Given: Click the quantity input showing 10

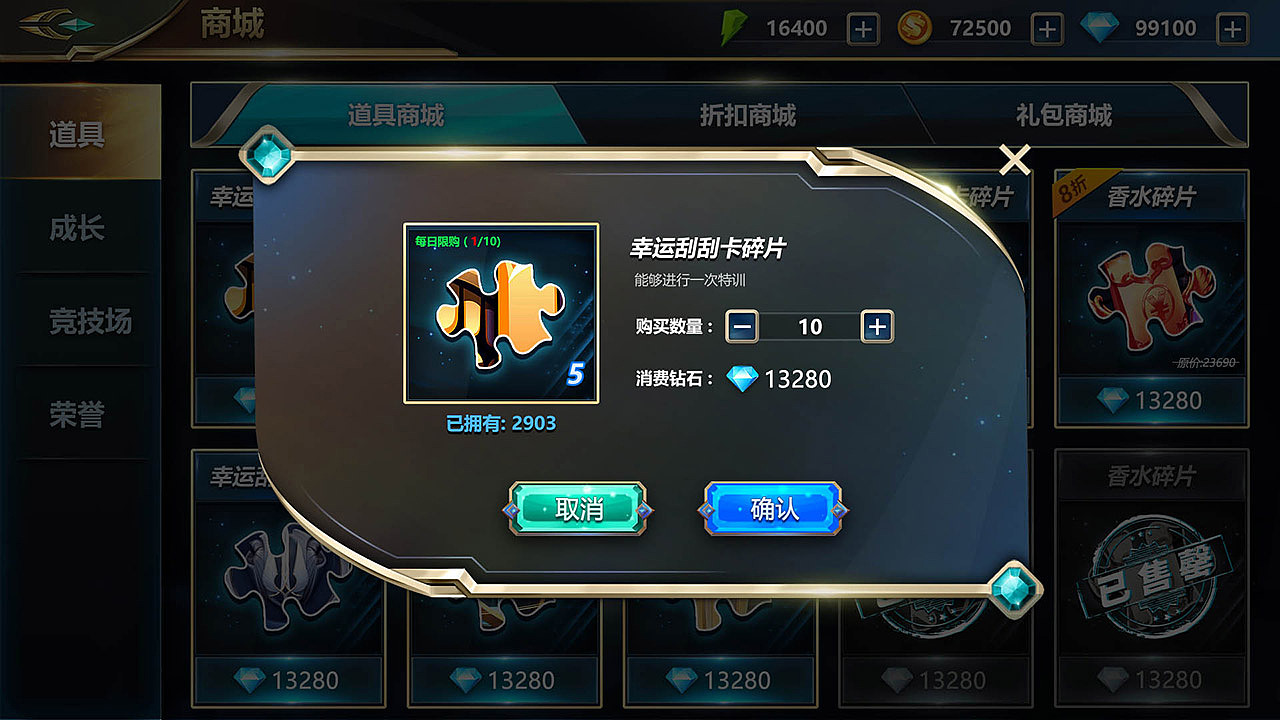Looking at the screenshot, I should (811, 327).
